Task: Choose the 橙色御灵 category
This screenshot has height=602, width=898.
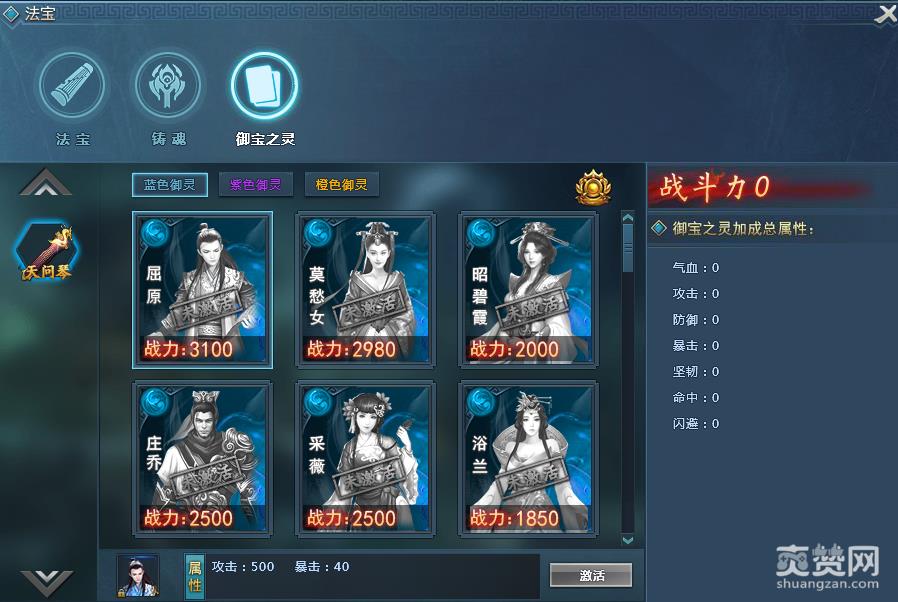Action: (341, 185)
